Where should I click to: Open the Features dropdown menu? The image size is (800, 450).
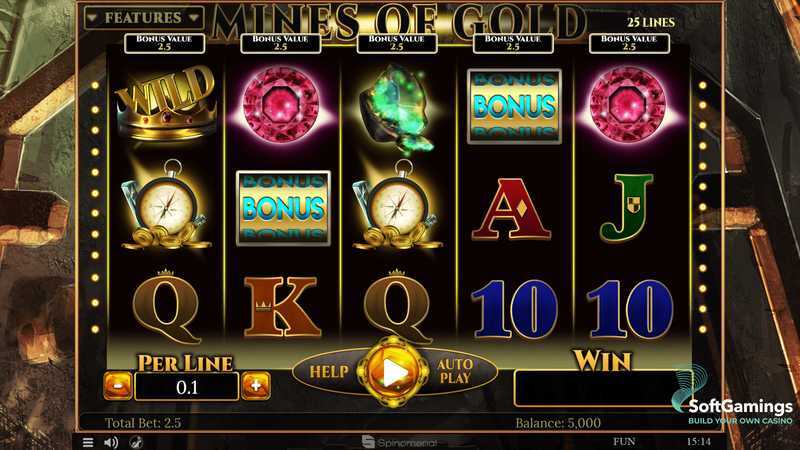click(x=143, y=18)
